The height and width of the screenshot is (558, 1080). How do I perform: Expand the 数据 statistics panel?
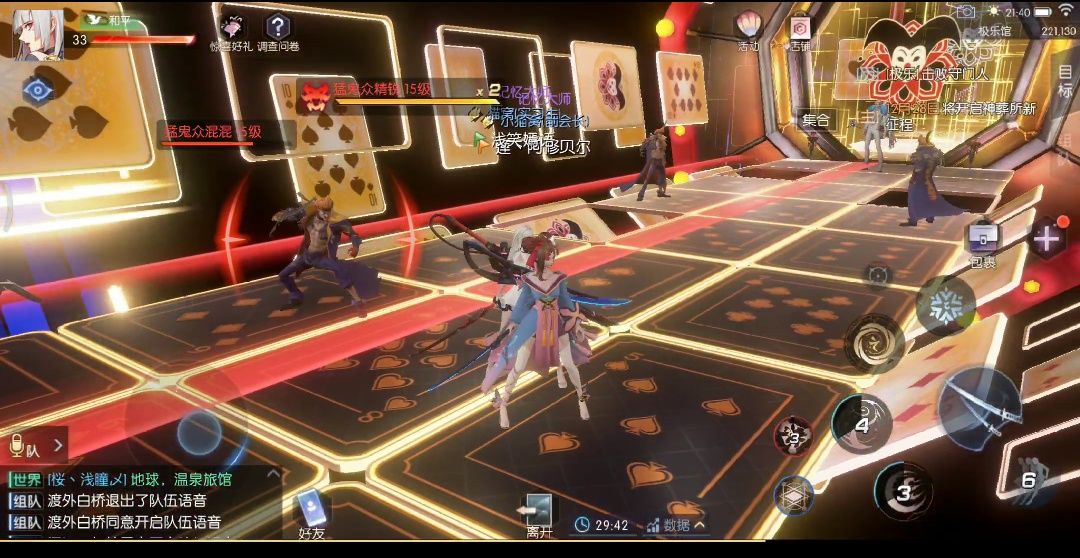[x=677, y=524]
